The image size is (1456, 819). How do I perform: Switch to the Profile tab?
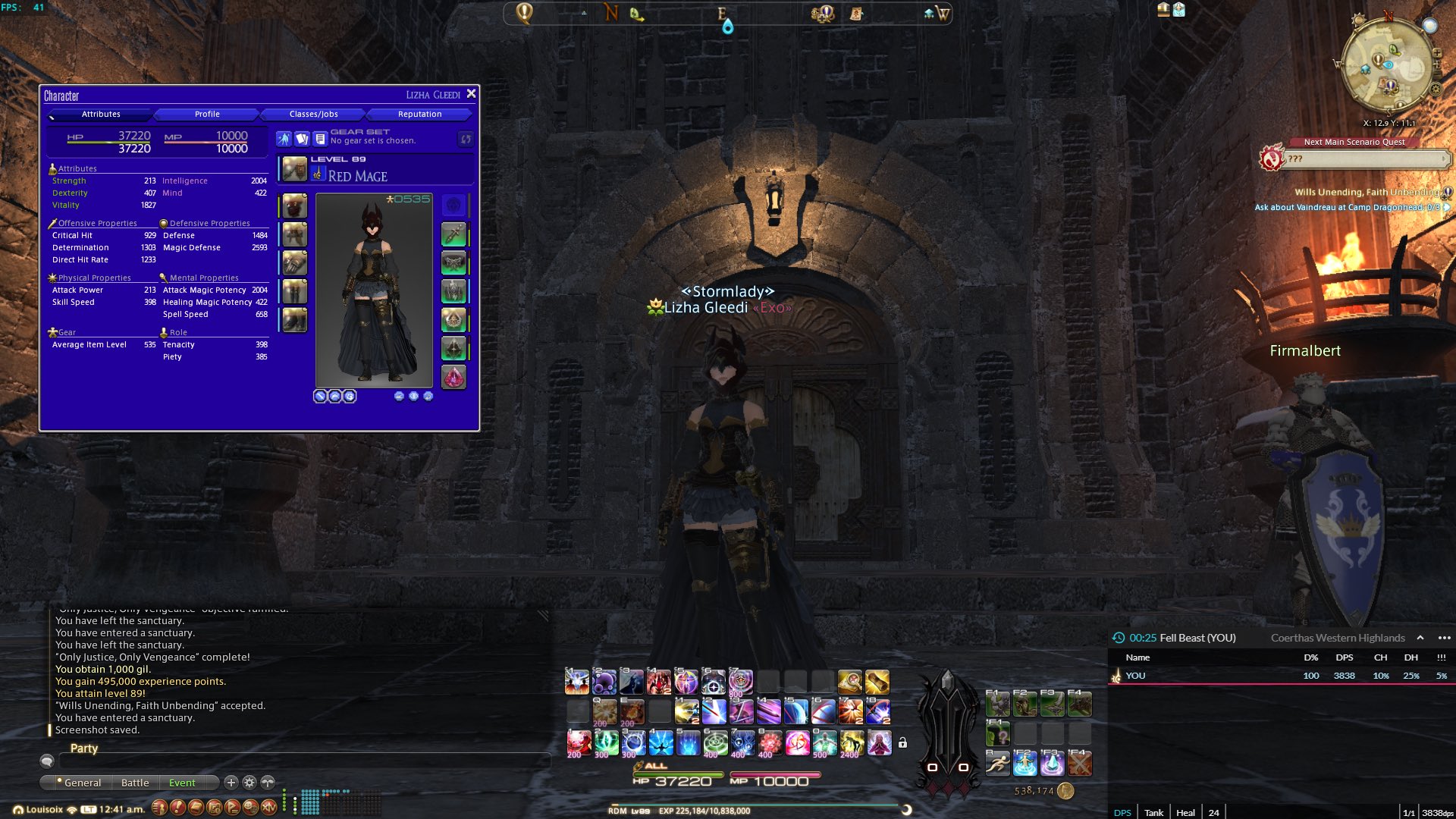207,115
